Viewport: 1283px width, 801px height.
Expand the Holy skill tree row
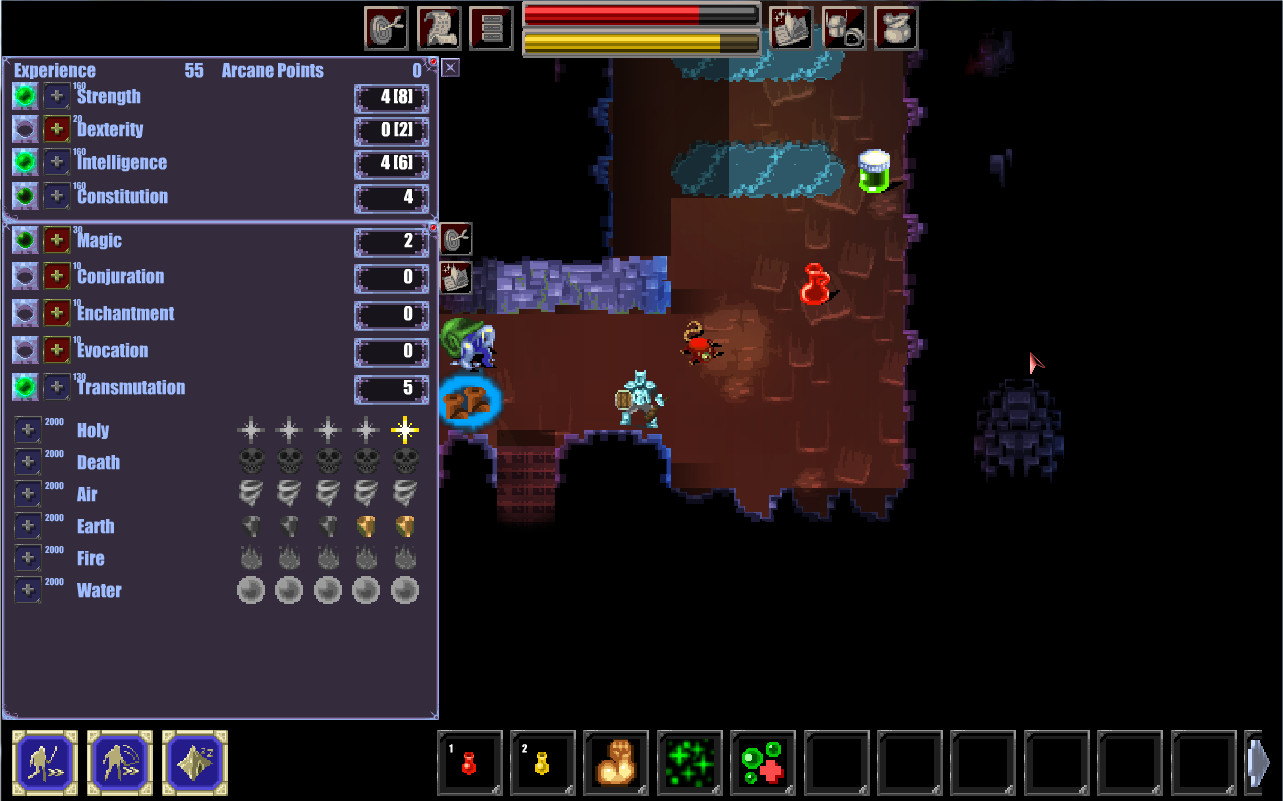click(27, 428)
